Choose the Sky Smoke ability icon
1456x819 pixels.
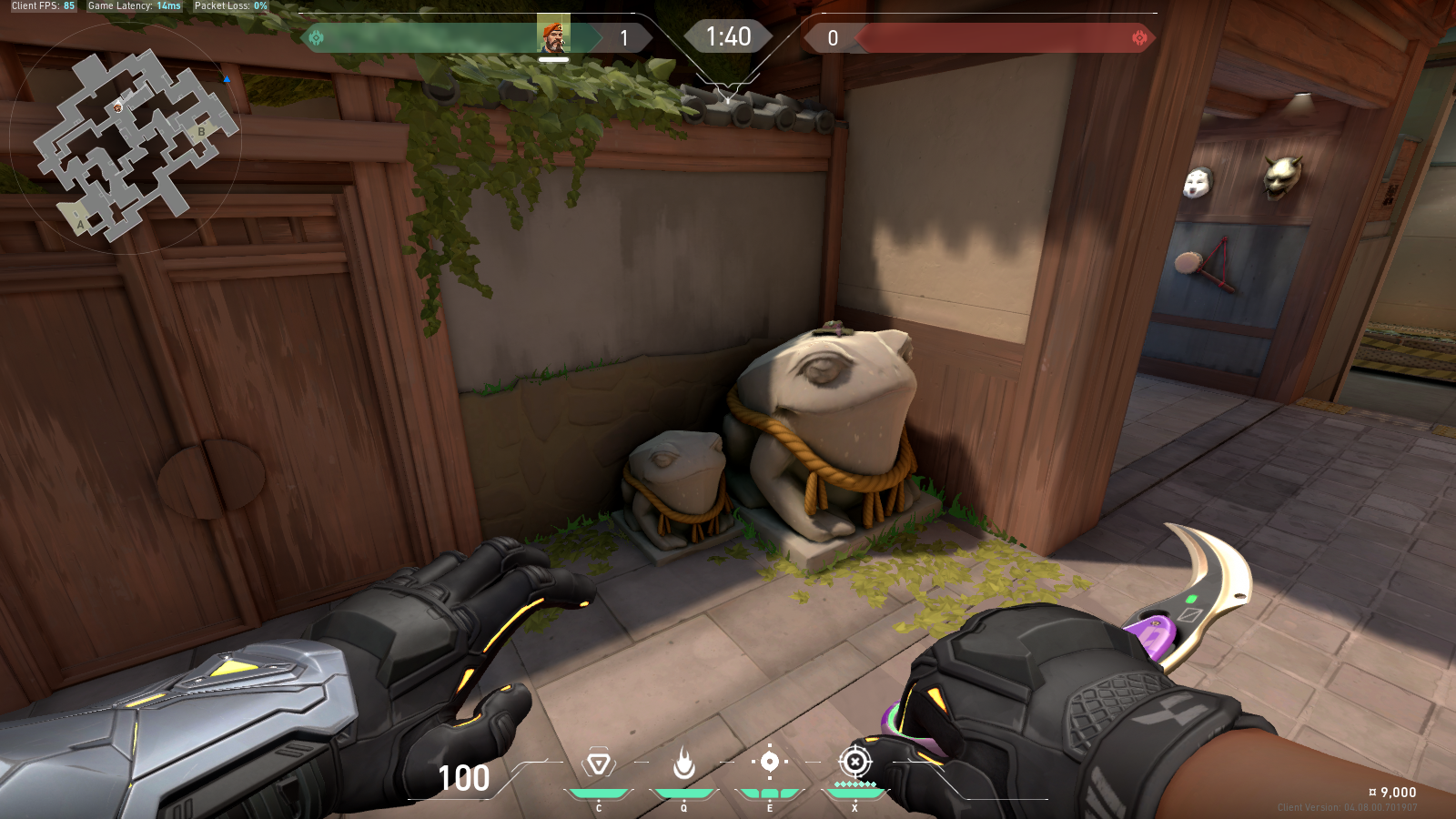click(x=770, y=762)
